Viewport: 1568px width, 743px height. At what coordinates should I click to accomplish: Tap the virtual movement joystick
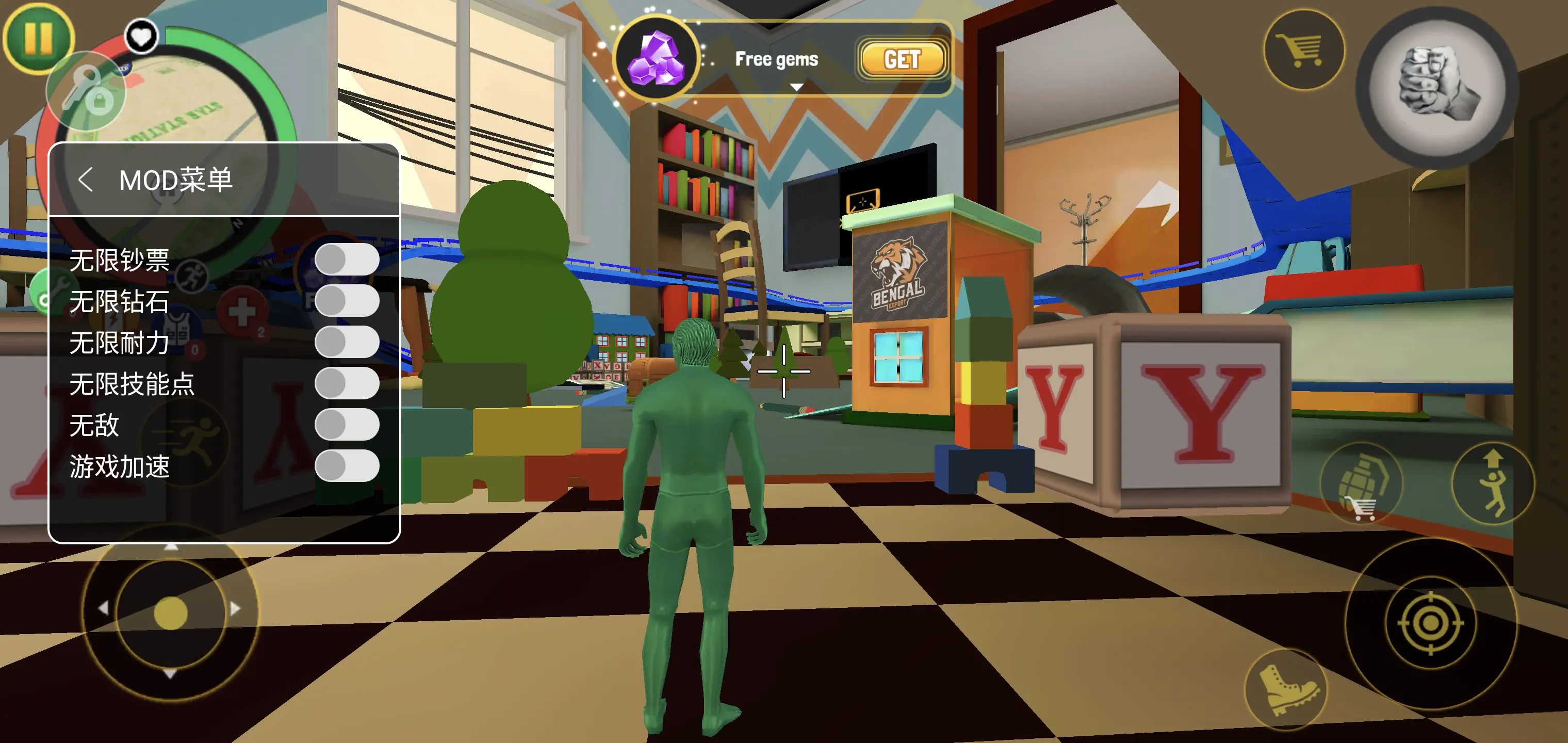(x=170, y=612)
